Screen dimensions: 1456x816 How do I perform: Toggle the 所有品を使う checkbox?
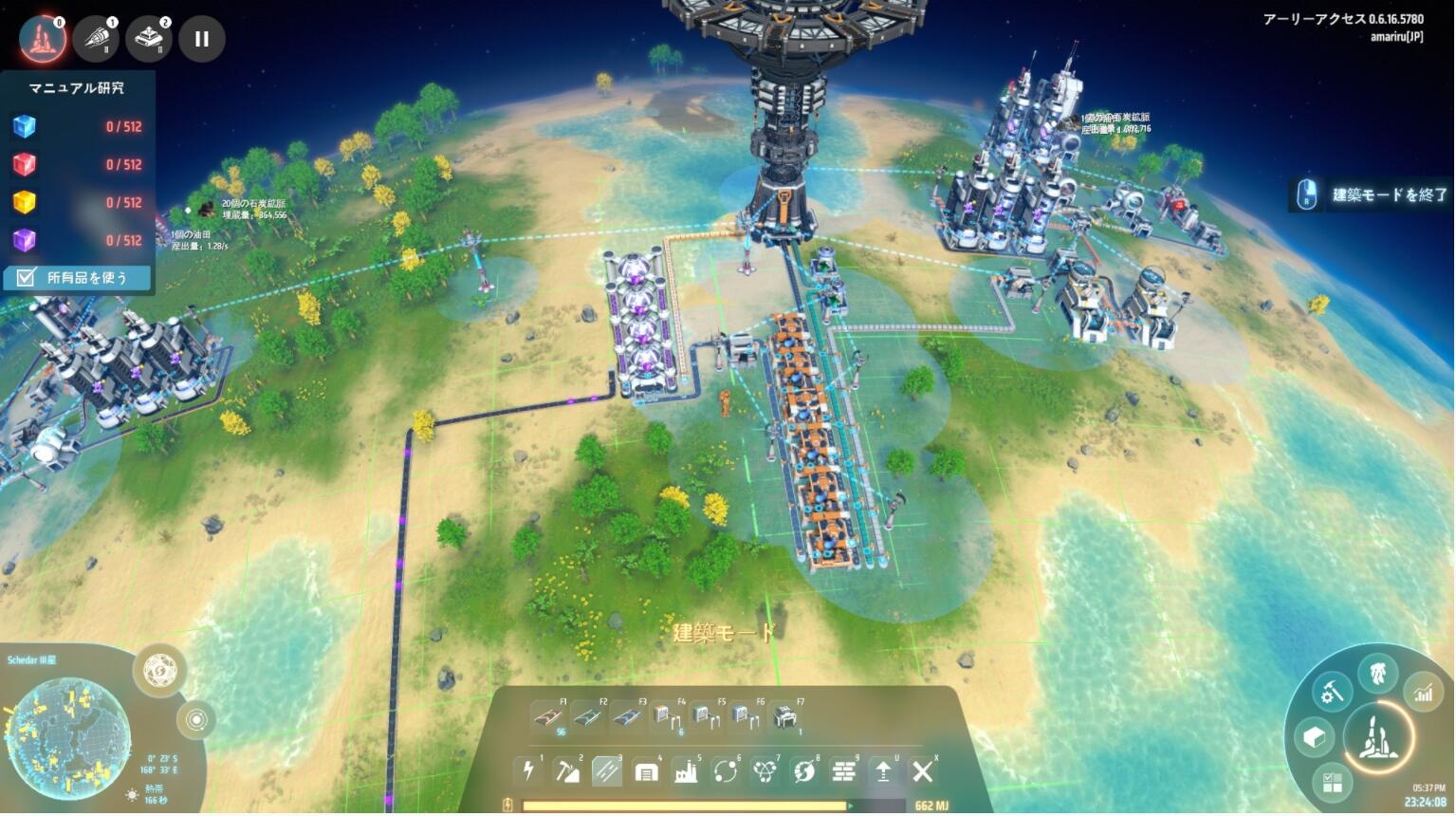pyautogui.click(x=27, y=278)
